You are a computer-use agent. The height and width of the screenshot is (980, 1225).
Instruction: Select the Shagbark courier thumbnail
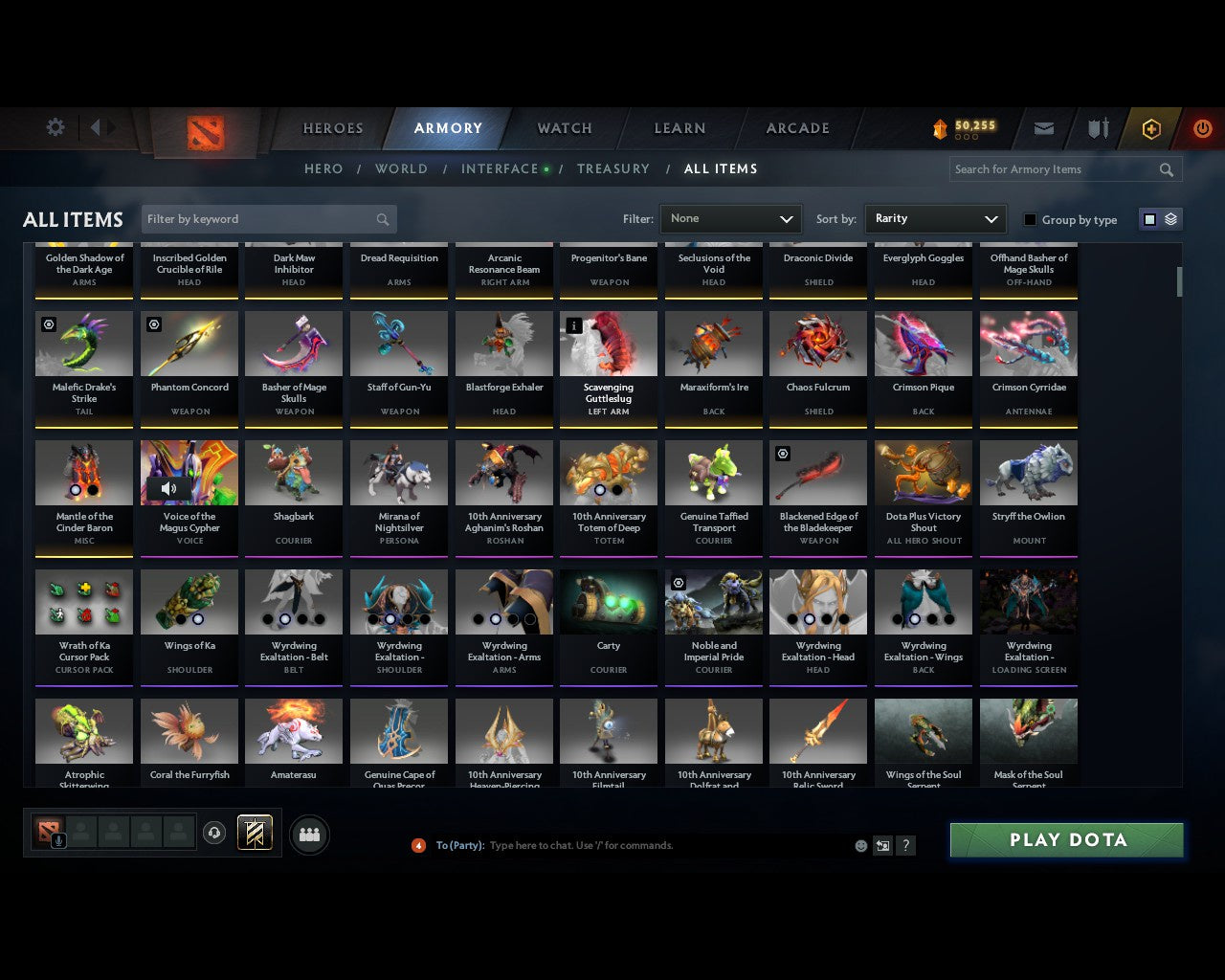coord(294,472)
